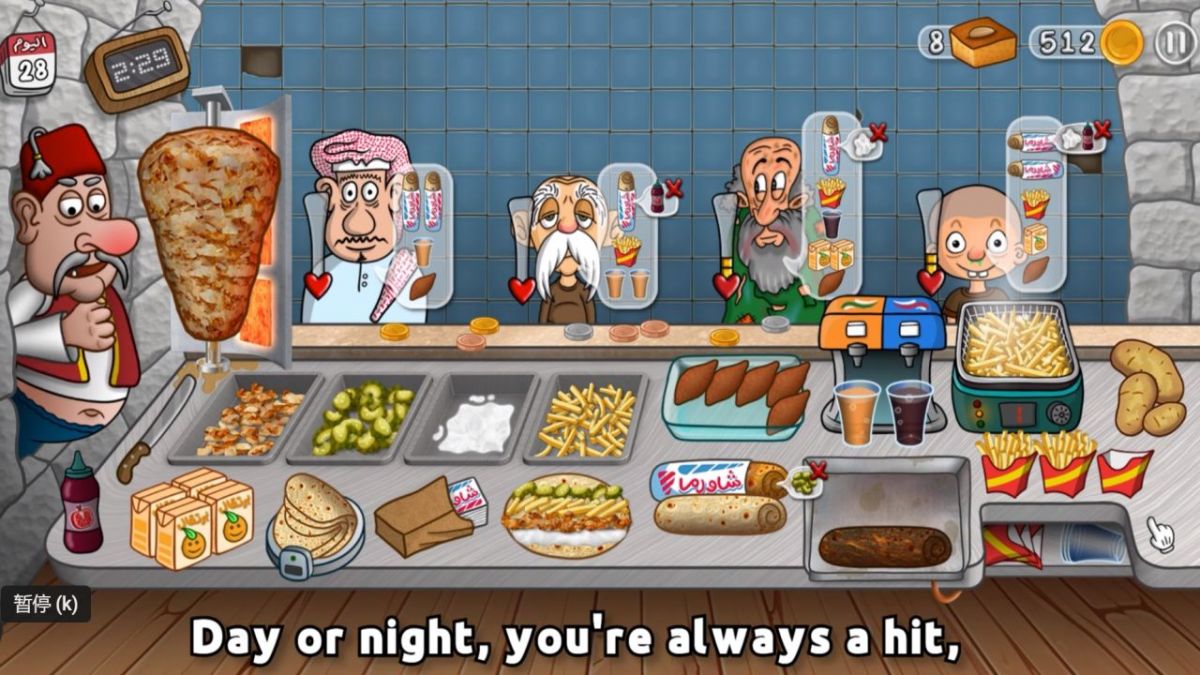Image resolution: width=1200 pixels, height=675 pixels.
Task: Click the shawarma roll on the grill
Action: (884, 546)
